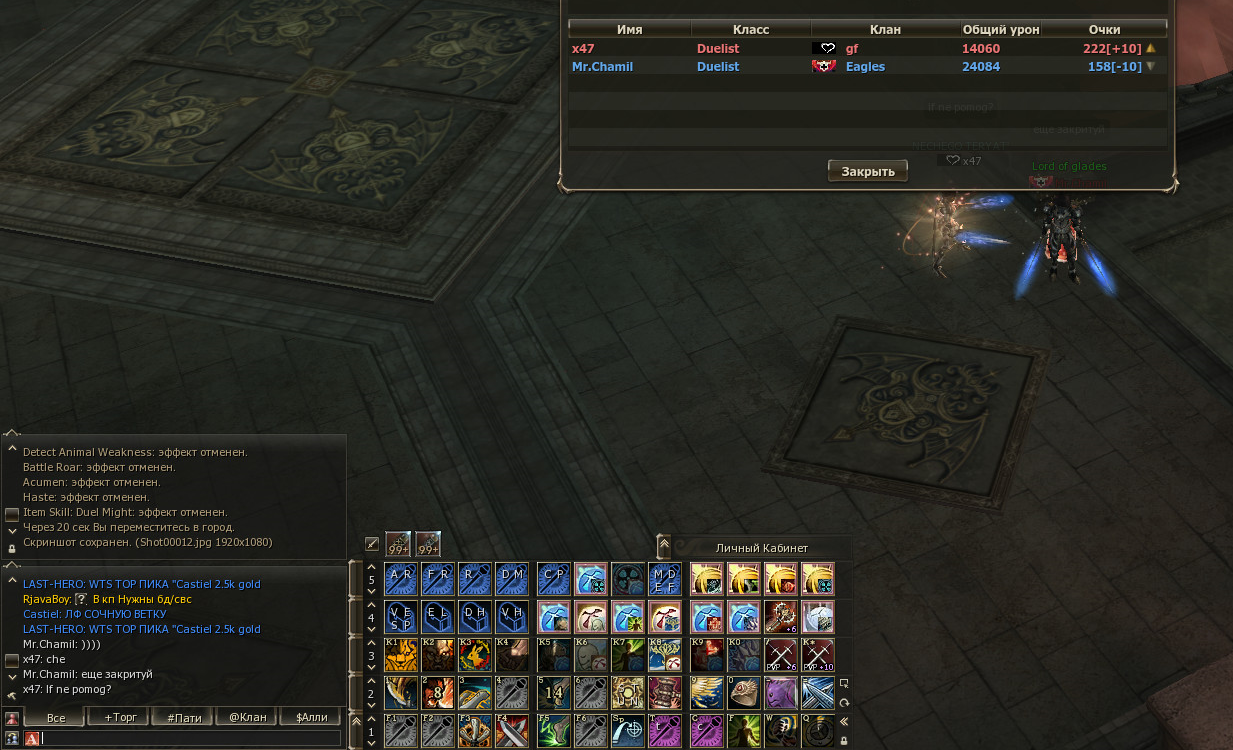This screenshot has height=750, width=1233.
Task: Focus the chat message input field
Action: (x=190, y=738)
